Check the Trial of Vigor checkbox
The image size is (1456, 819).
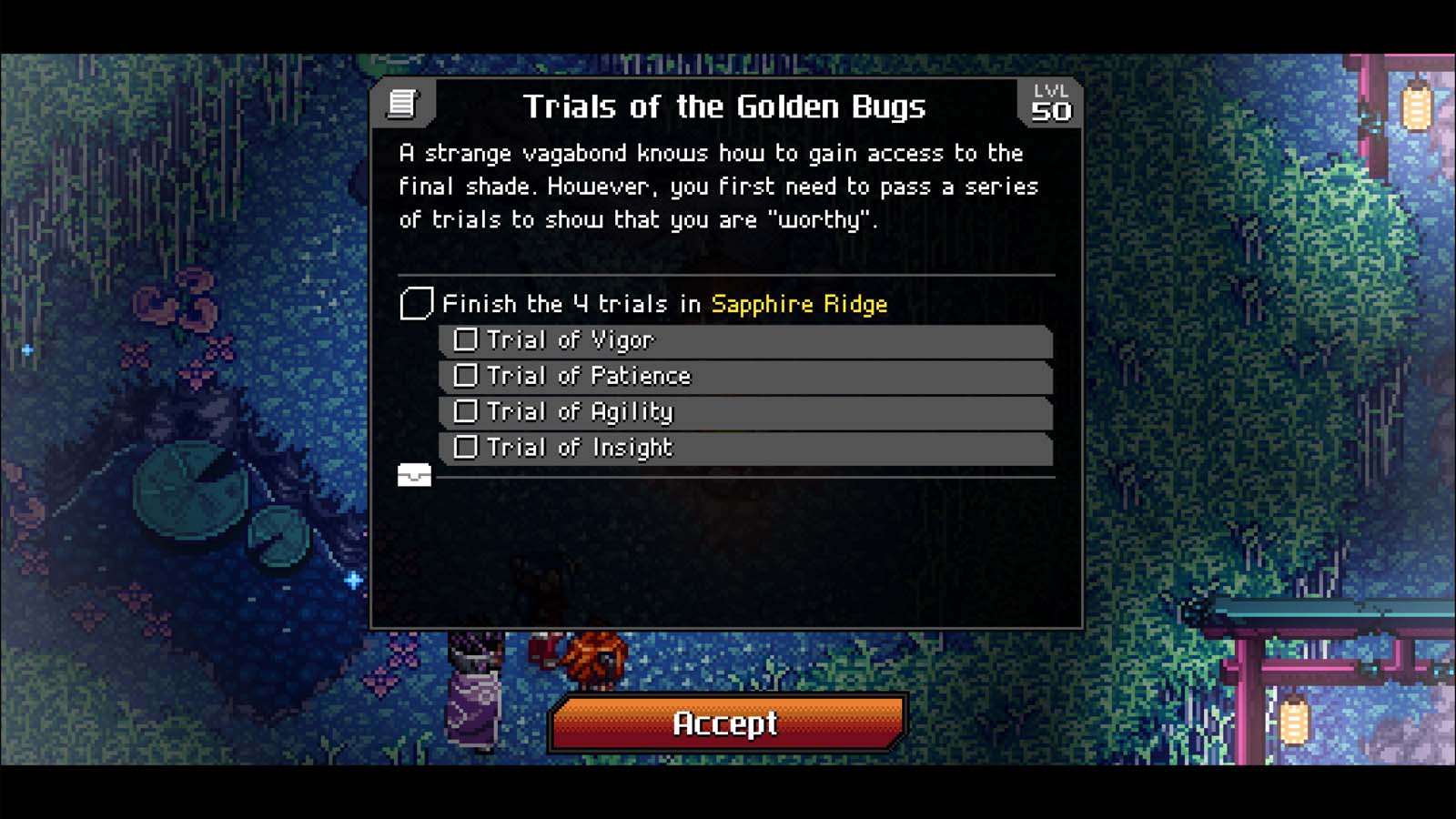pos(467,339)
